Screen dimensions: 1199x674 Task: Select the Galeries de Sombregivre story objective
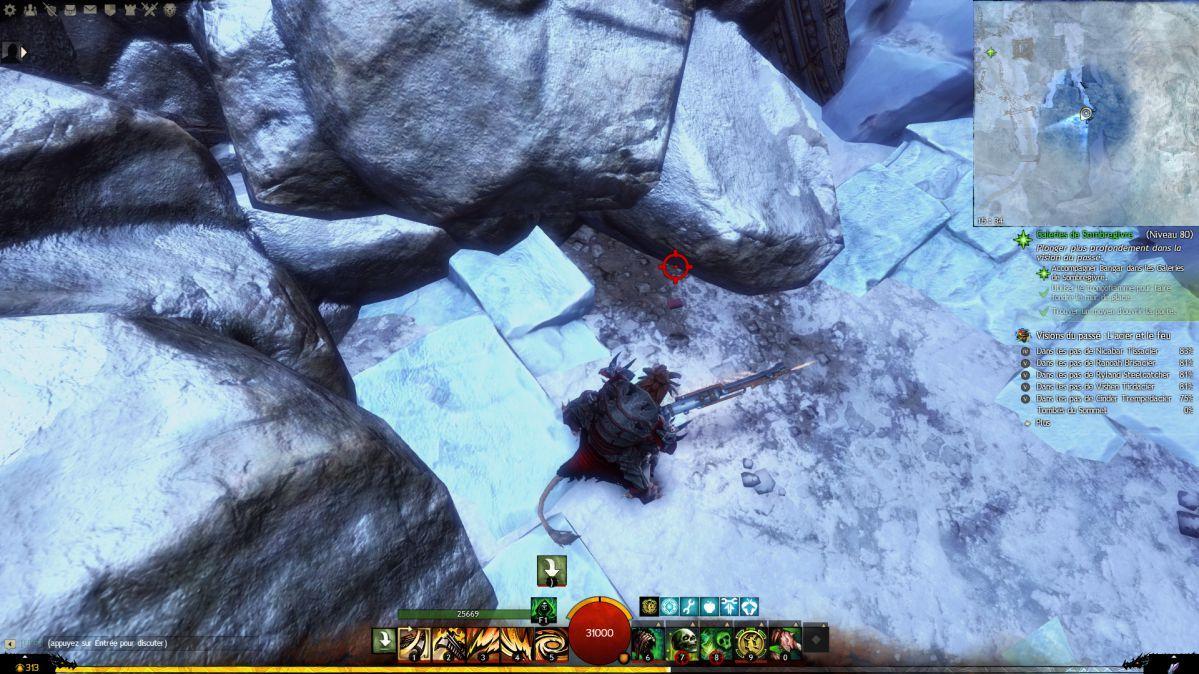[1089, 234]
